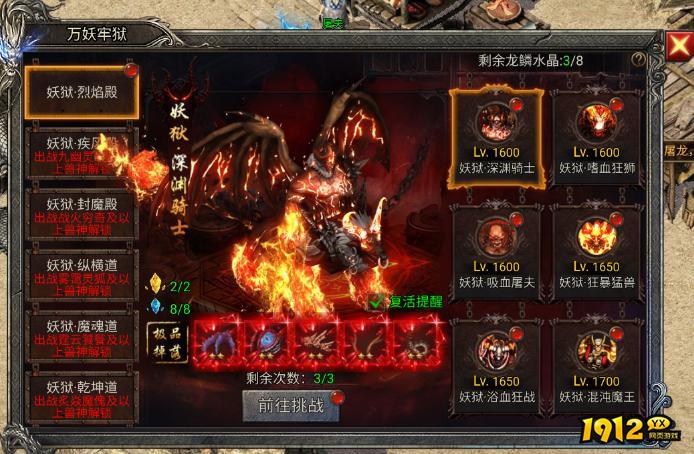This screenshot has width=694, height=454.
Task: Choose the 妖狱·魔魂道 tab
Action: [83, 334]
